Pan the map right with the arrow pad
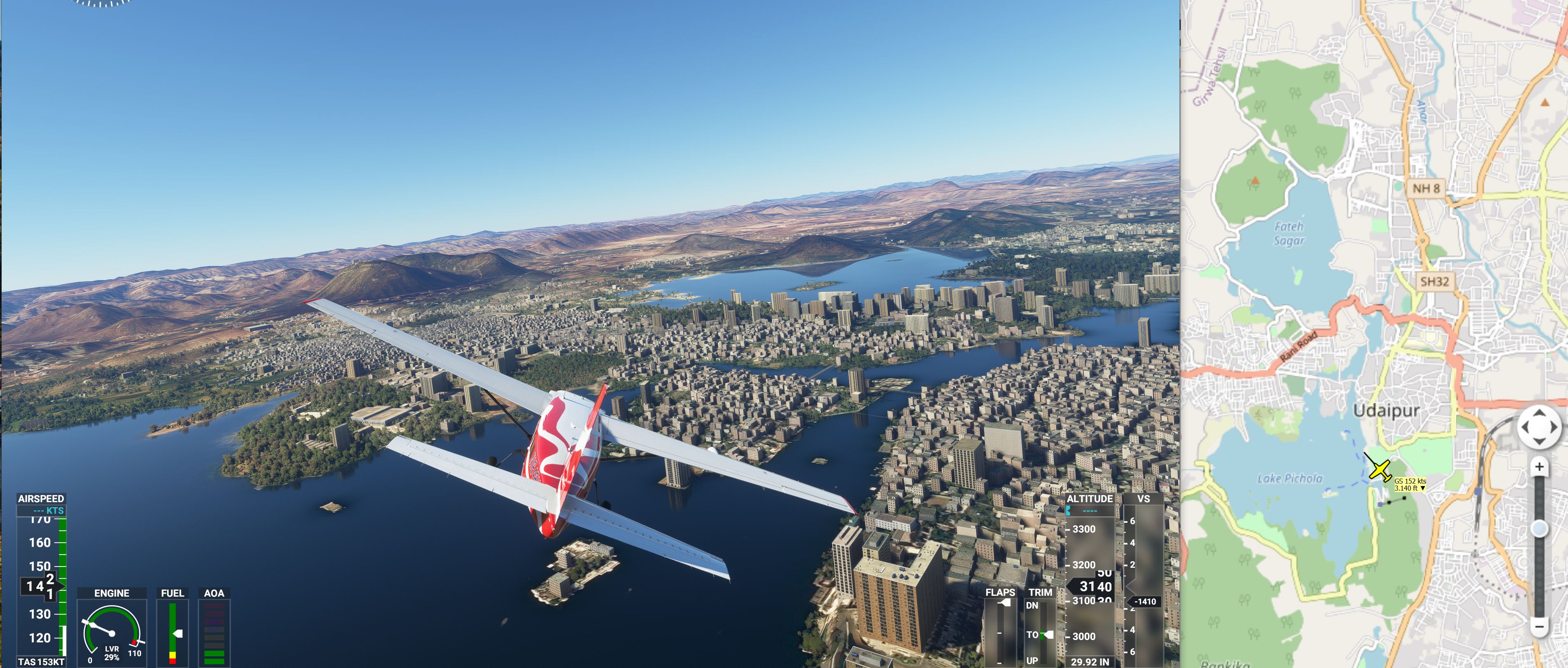 [x=1554, y=427]
